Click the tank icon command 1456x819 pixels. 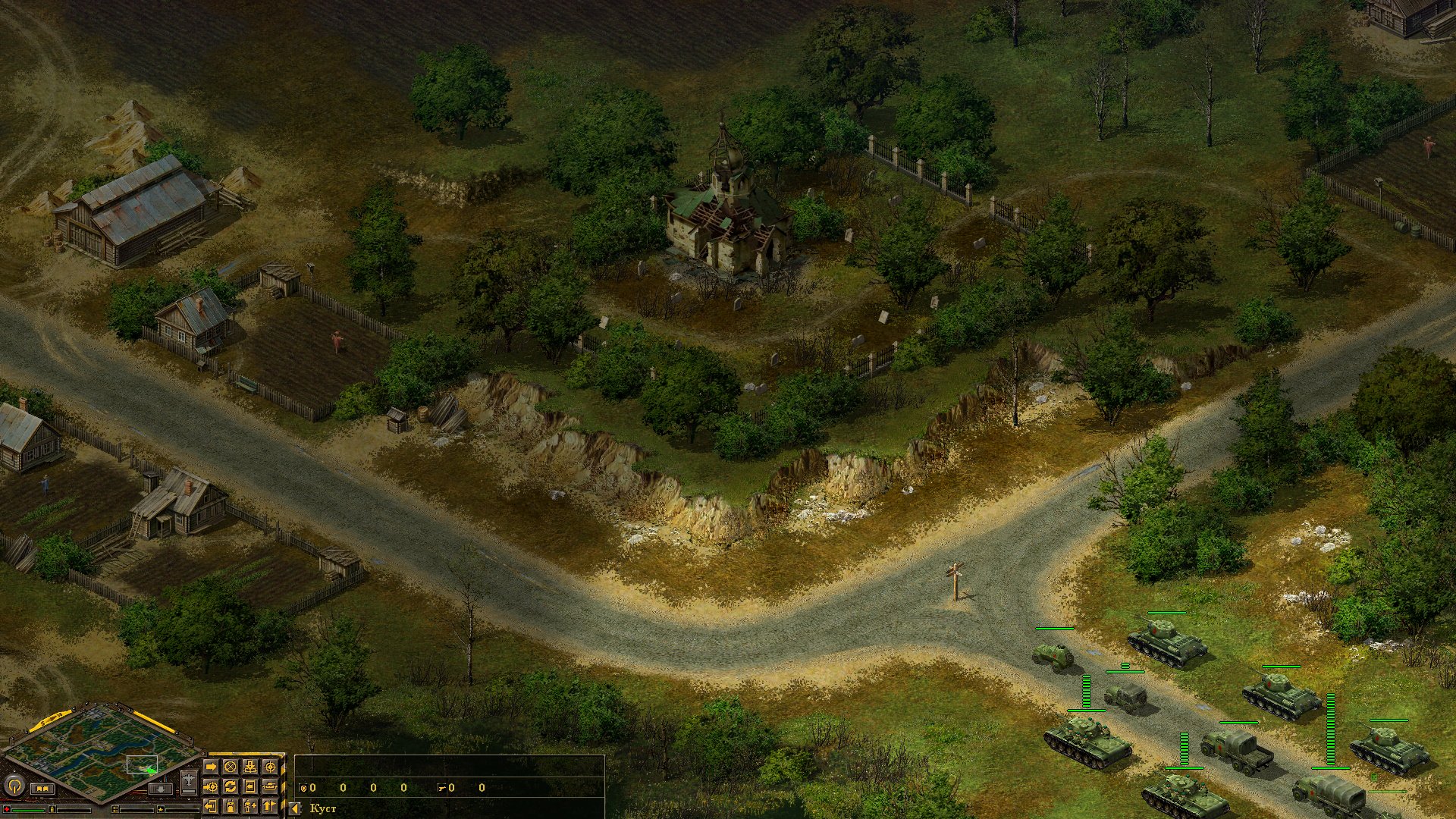pos(269,786)
